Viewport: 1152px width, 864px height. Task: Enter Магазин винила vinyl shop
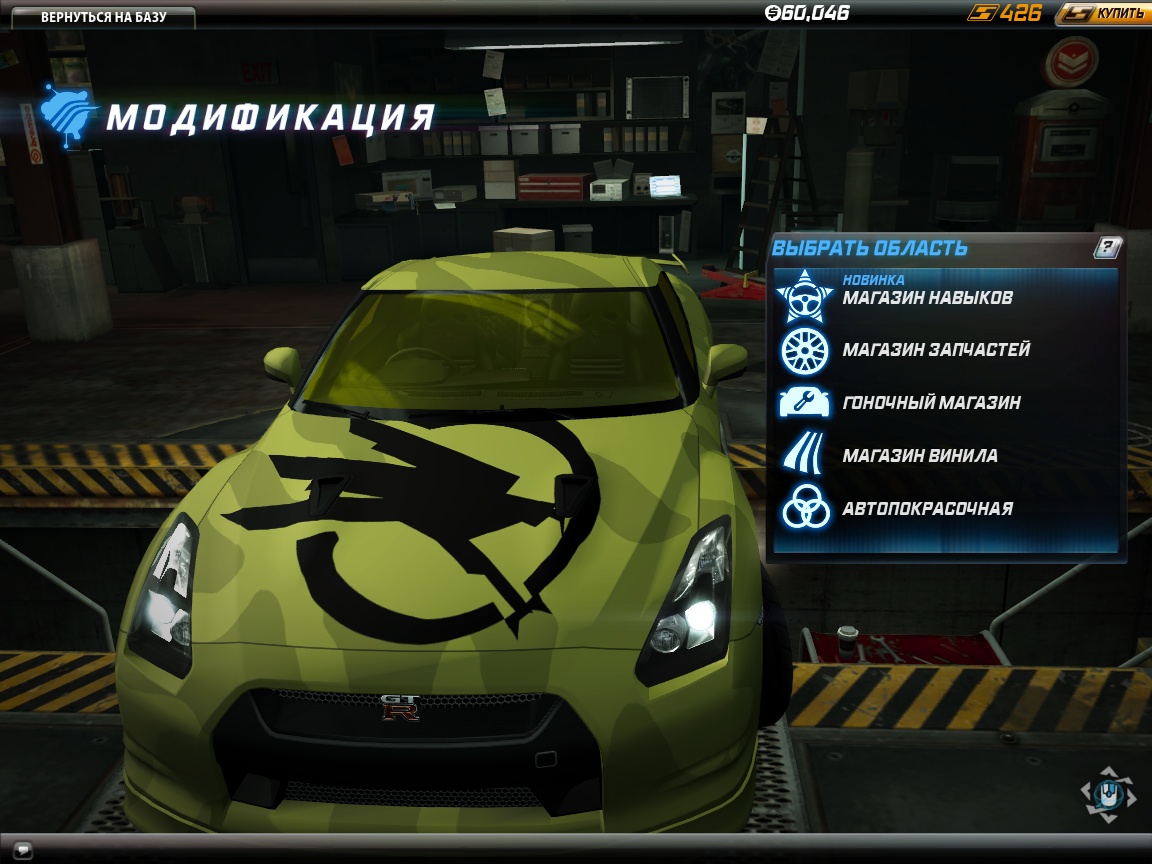919,456
